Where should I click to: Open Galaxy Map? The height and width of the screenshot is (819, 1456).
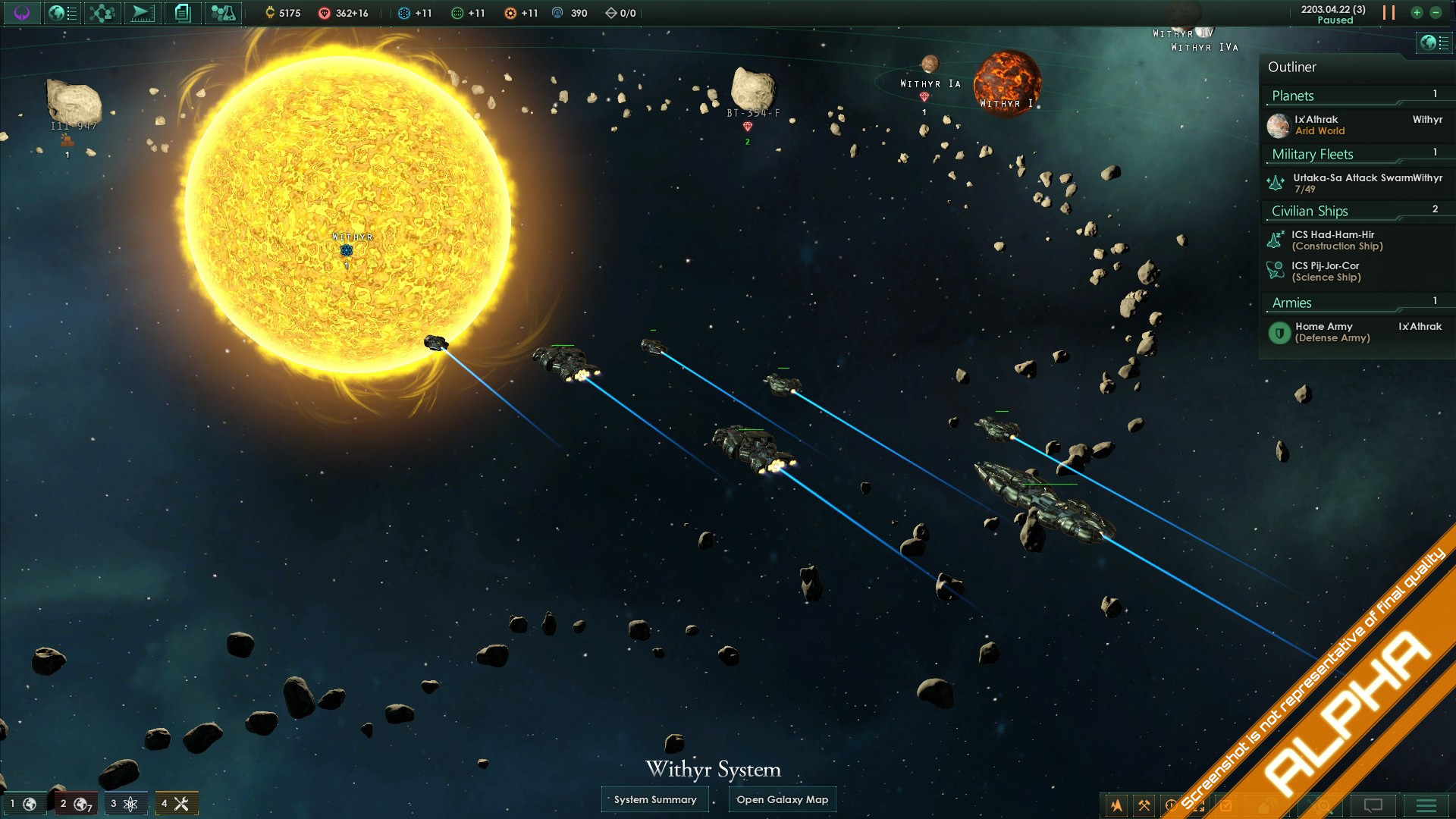[782, 799]
